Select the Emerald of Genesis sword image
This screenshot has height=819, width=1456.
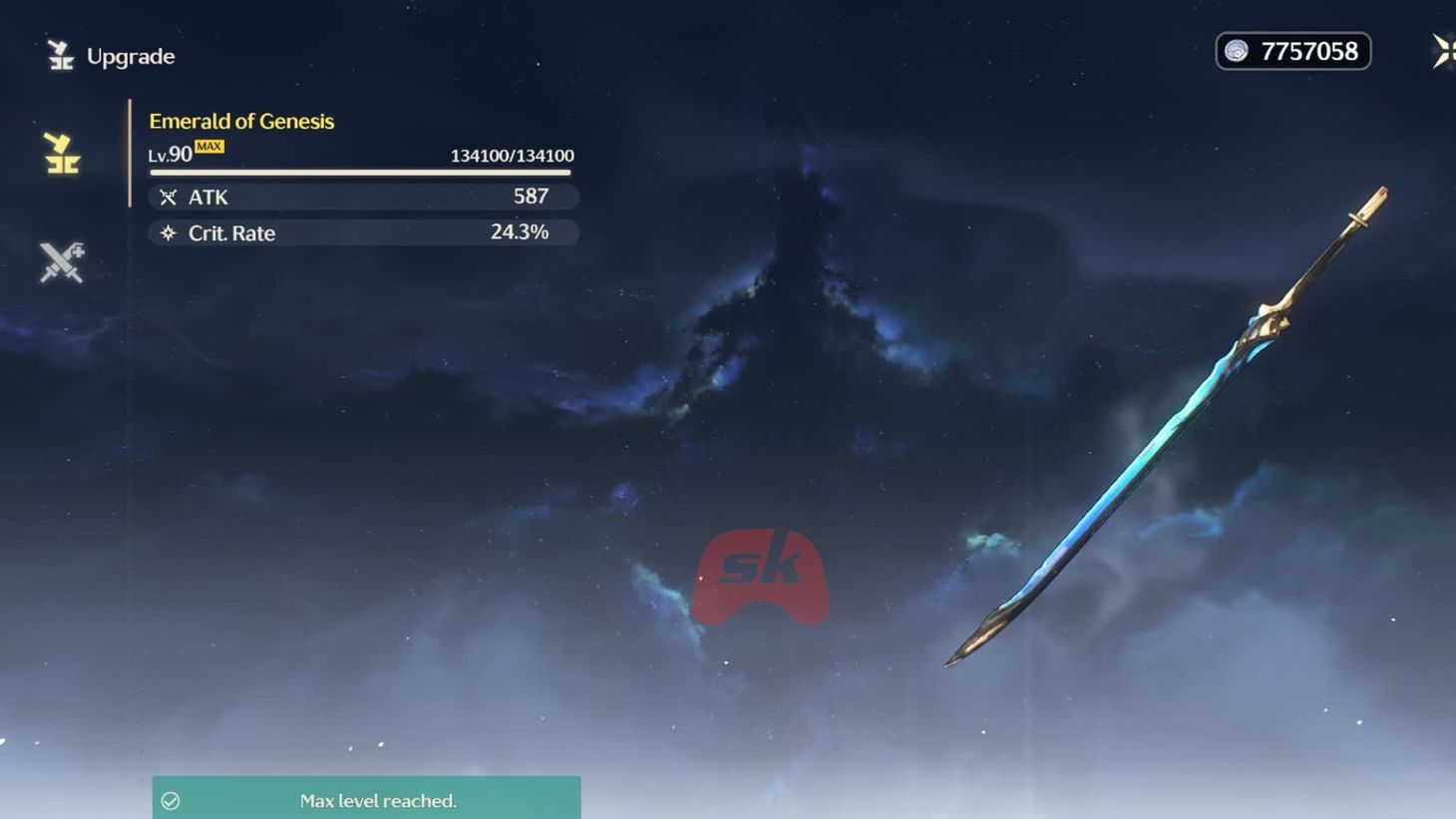(x=1167, y=429)
